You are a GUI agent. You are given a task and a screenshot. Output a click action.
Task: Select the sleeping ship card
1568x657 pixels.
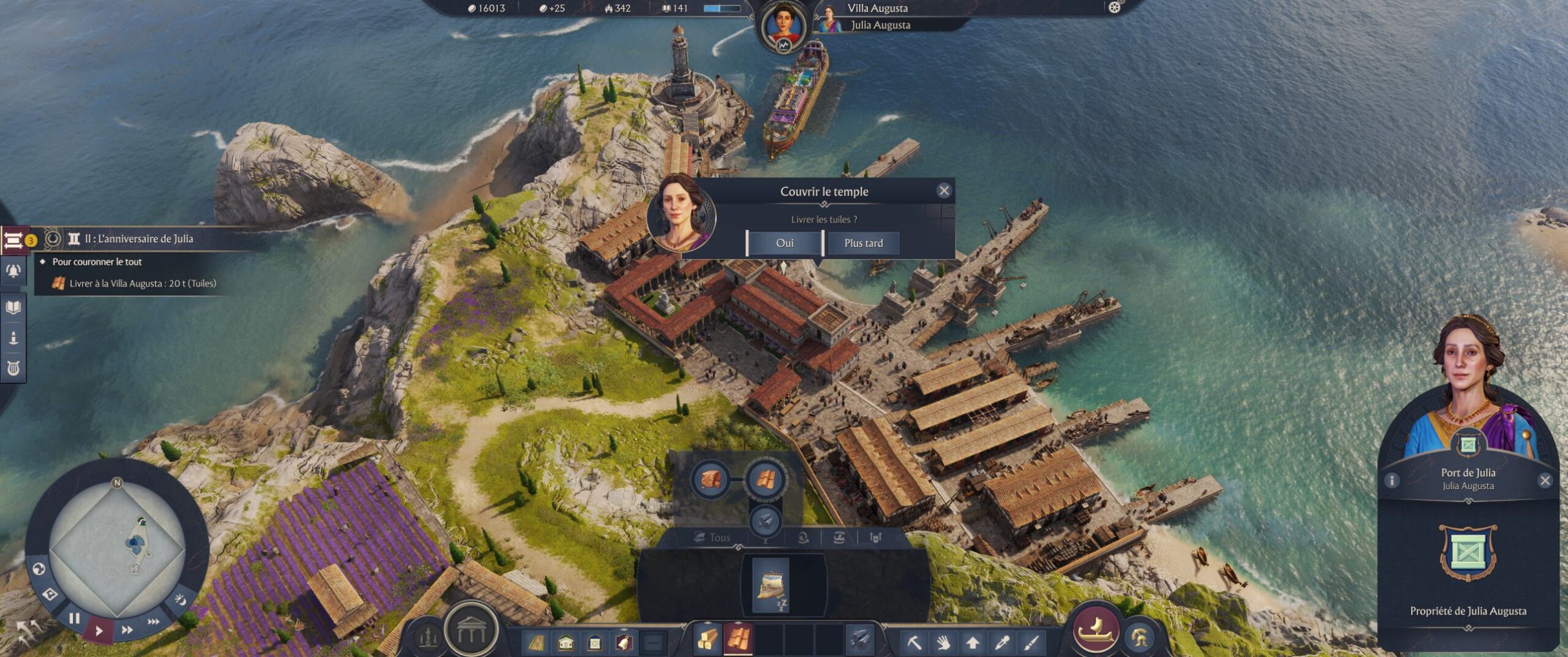pyautogui.click(x=771, y=584)
